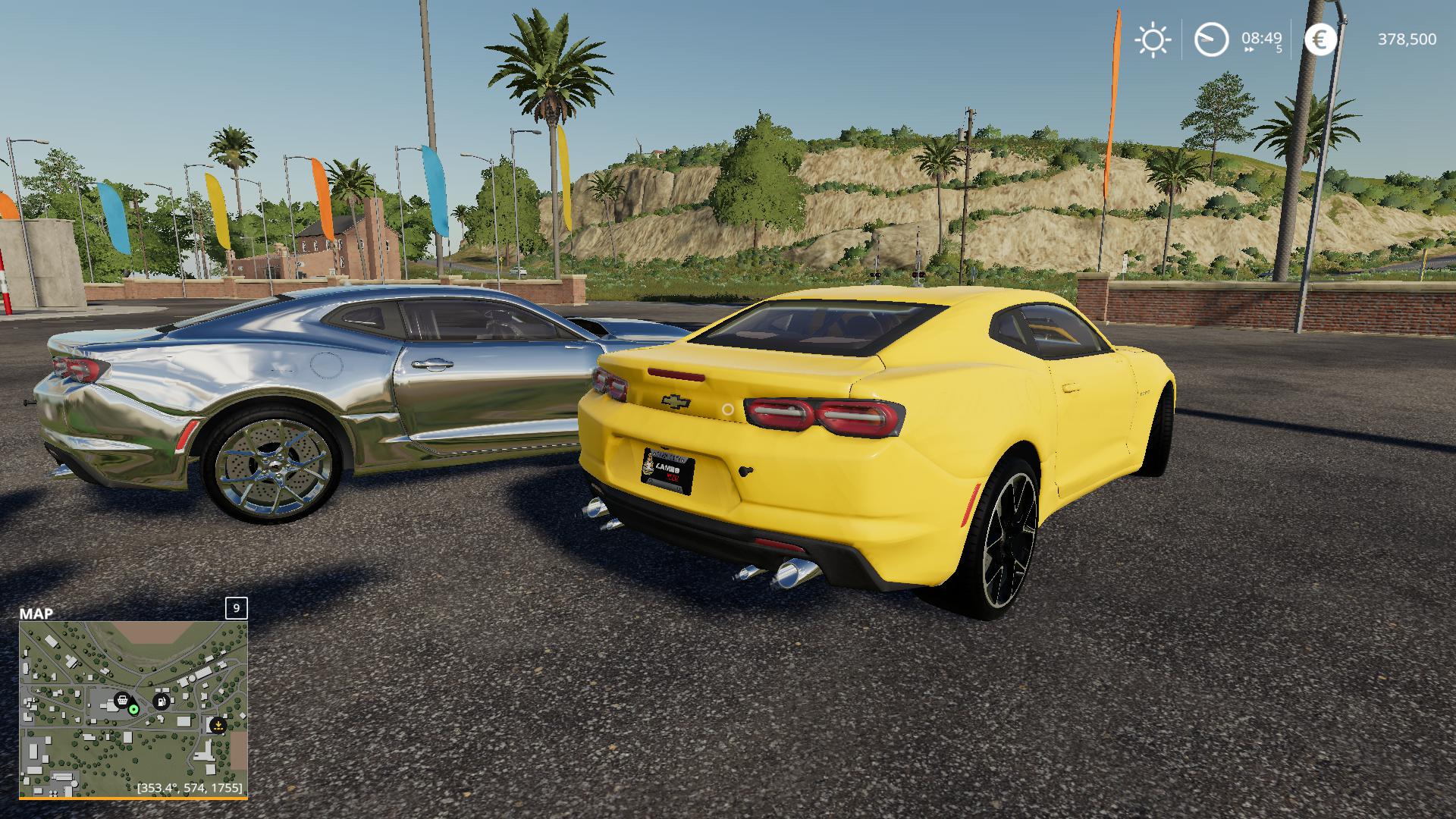Screen dimensions: 1456x819
Task: Select the clock icon beside the time
Action: [x=1211, y=39]
